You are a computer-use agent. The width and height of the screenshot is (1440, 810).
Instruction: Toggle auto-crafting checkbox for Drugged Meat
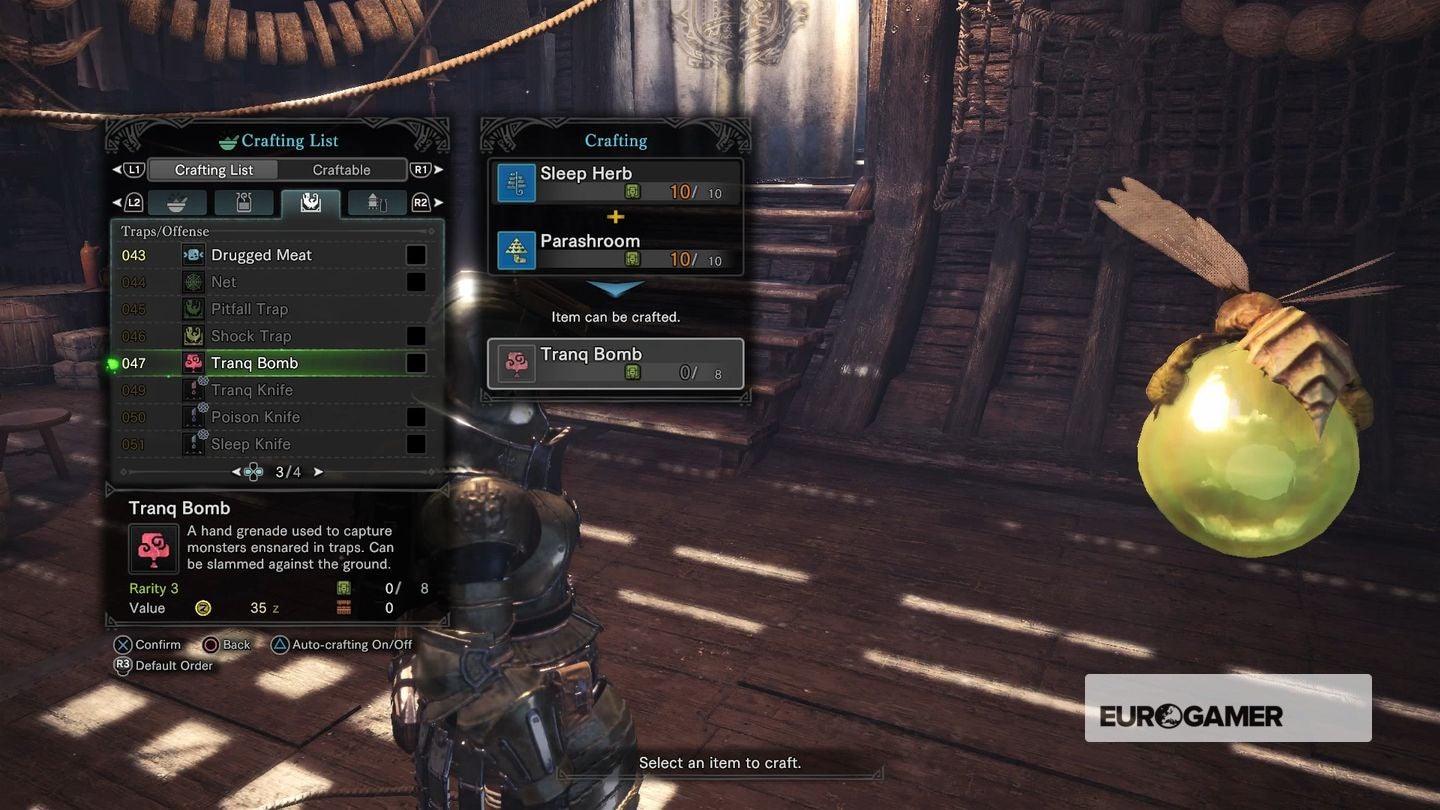(416, 255)
